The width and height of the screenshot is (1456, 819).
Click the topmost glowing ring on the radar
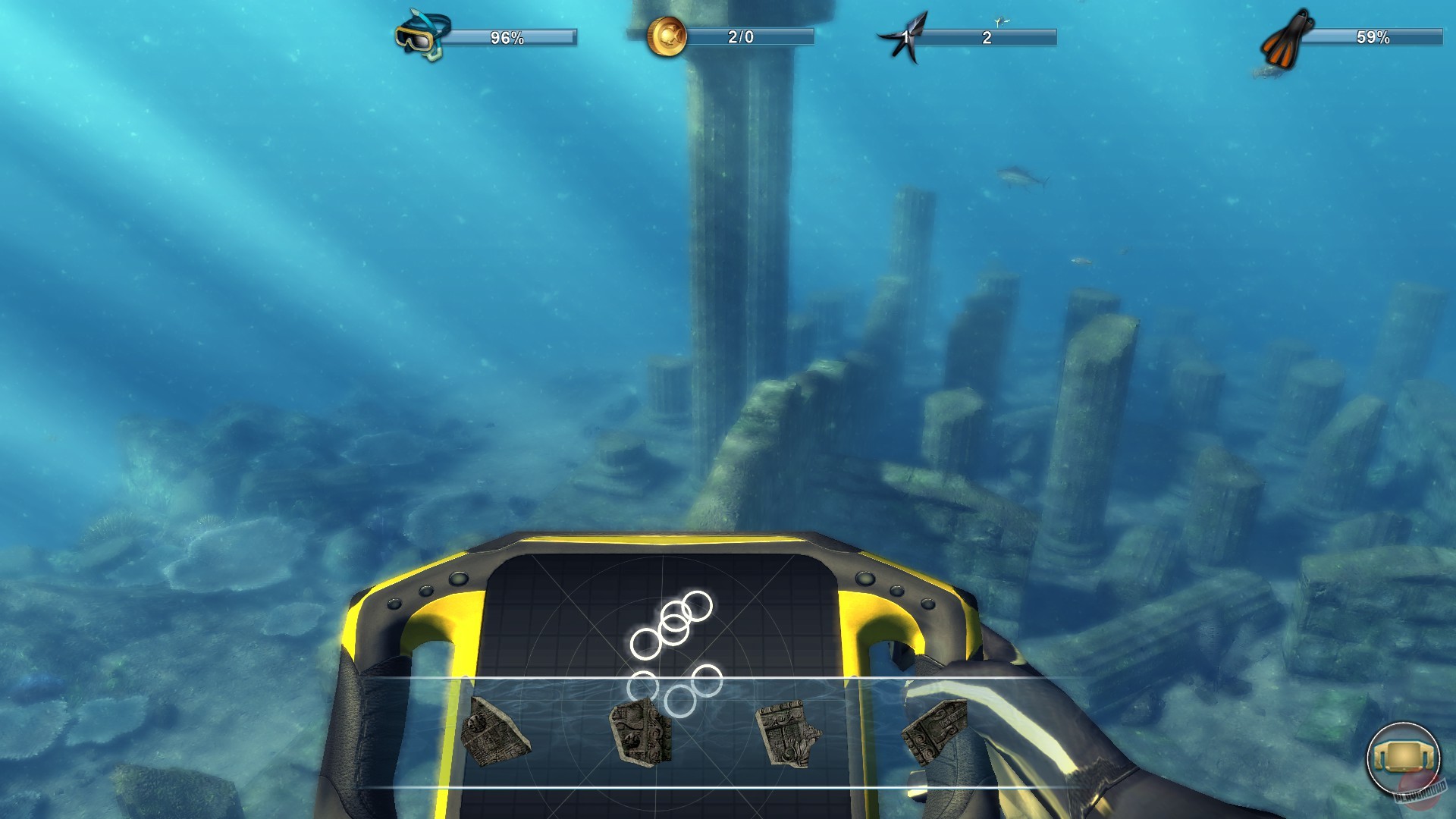tap(697, 605)
